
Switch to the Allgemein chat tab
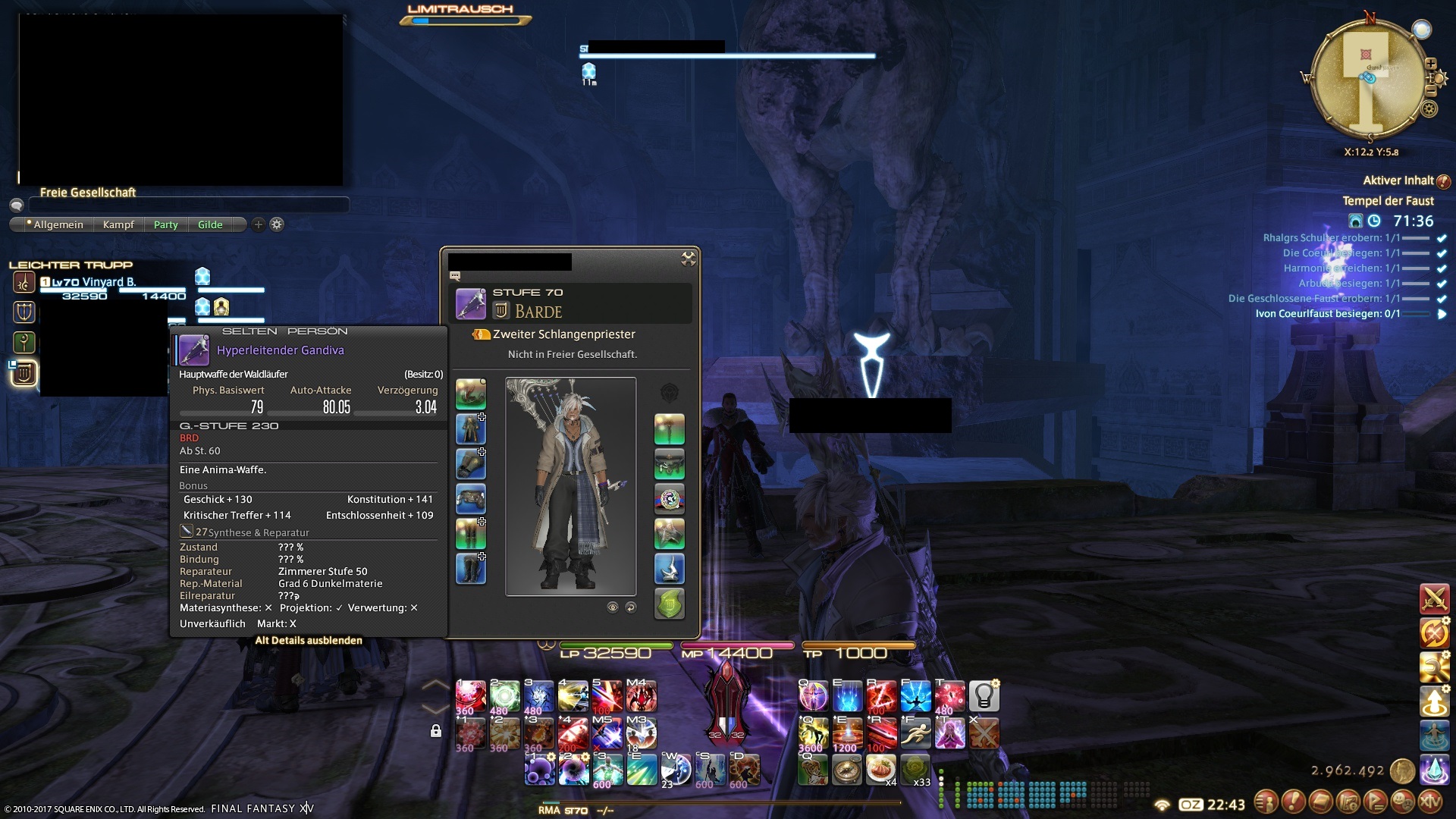tap(58, 224)
